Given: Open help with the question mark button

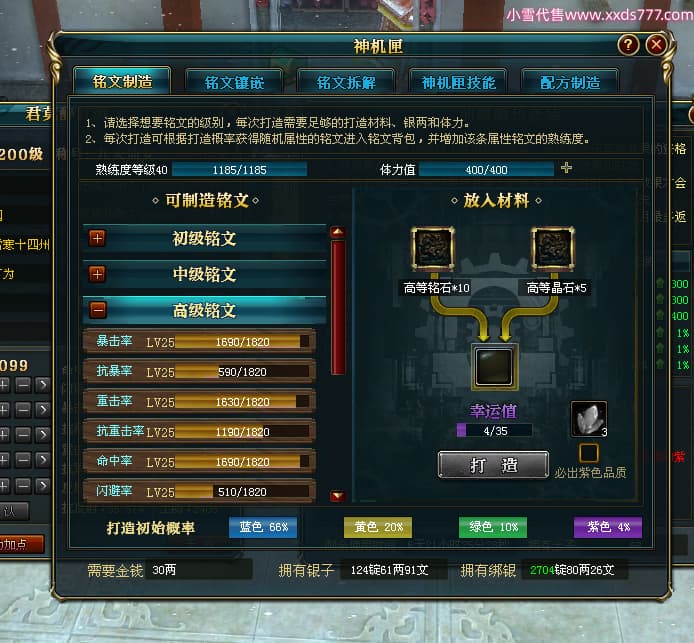Looking at the screenshot, I should (628, 45).
